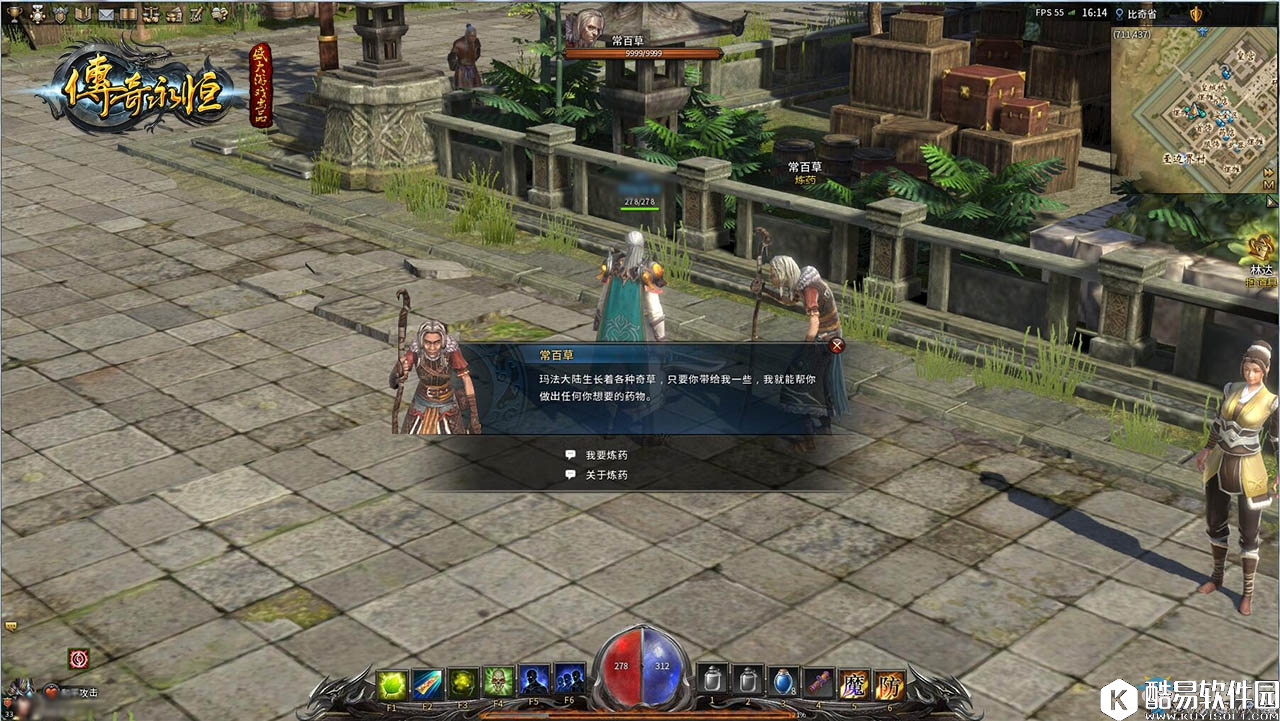This screenshot has height=721, width=1280.
Task: Click the minimap in the top-right corner
Action: (x=1193, y=108)
